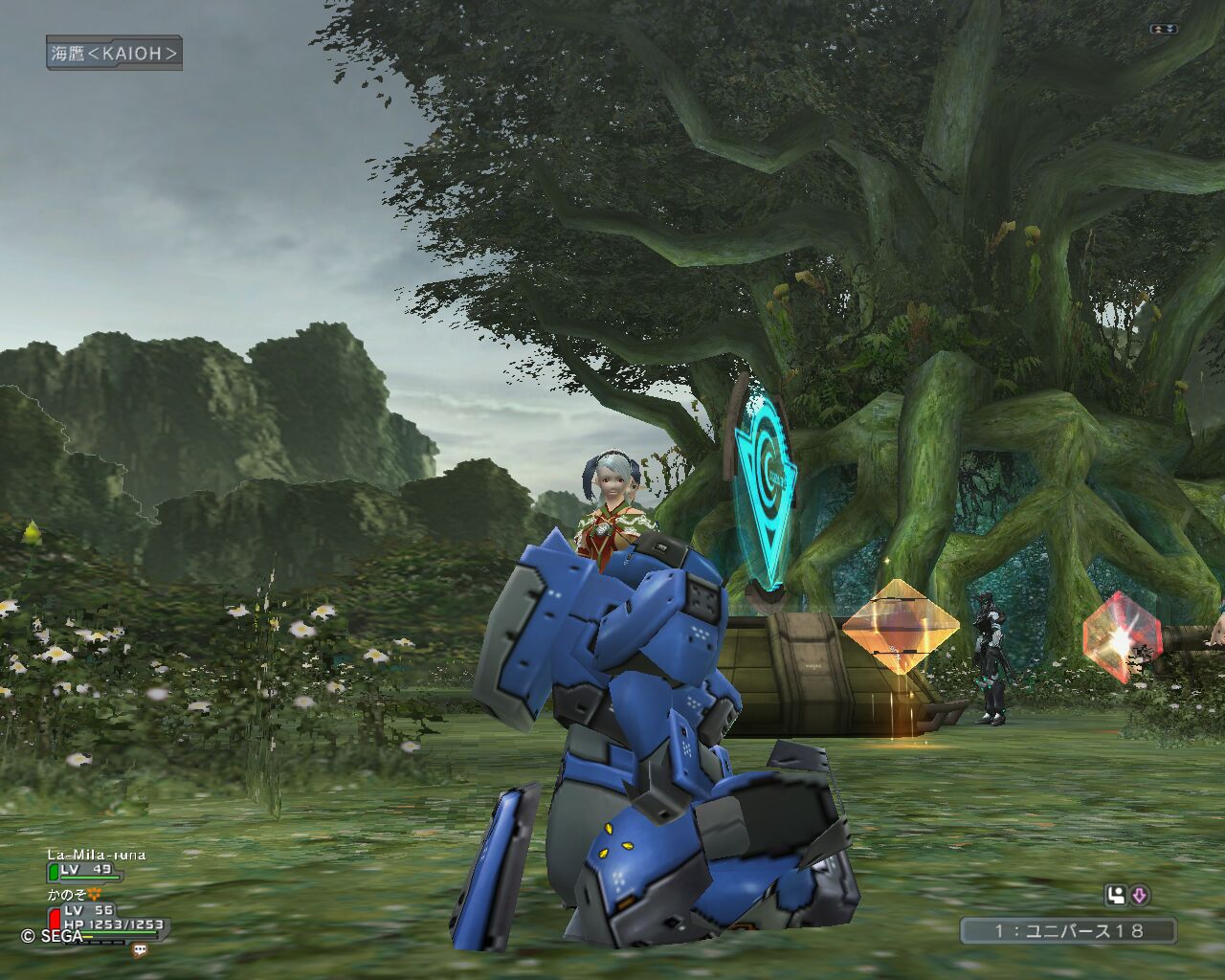Click the up/down arrows network indicator
This screenshot has height=980, width=1225.
point(1164,30)
